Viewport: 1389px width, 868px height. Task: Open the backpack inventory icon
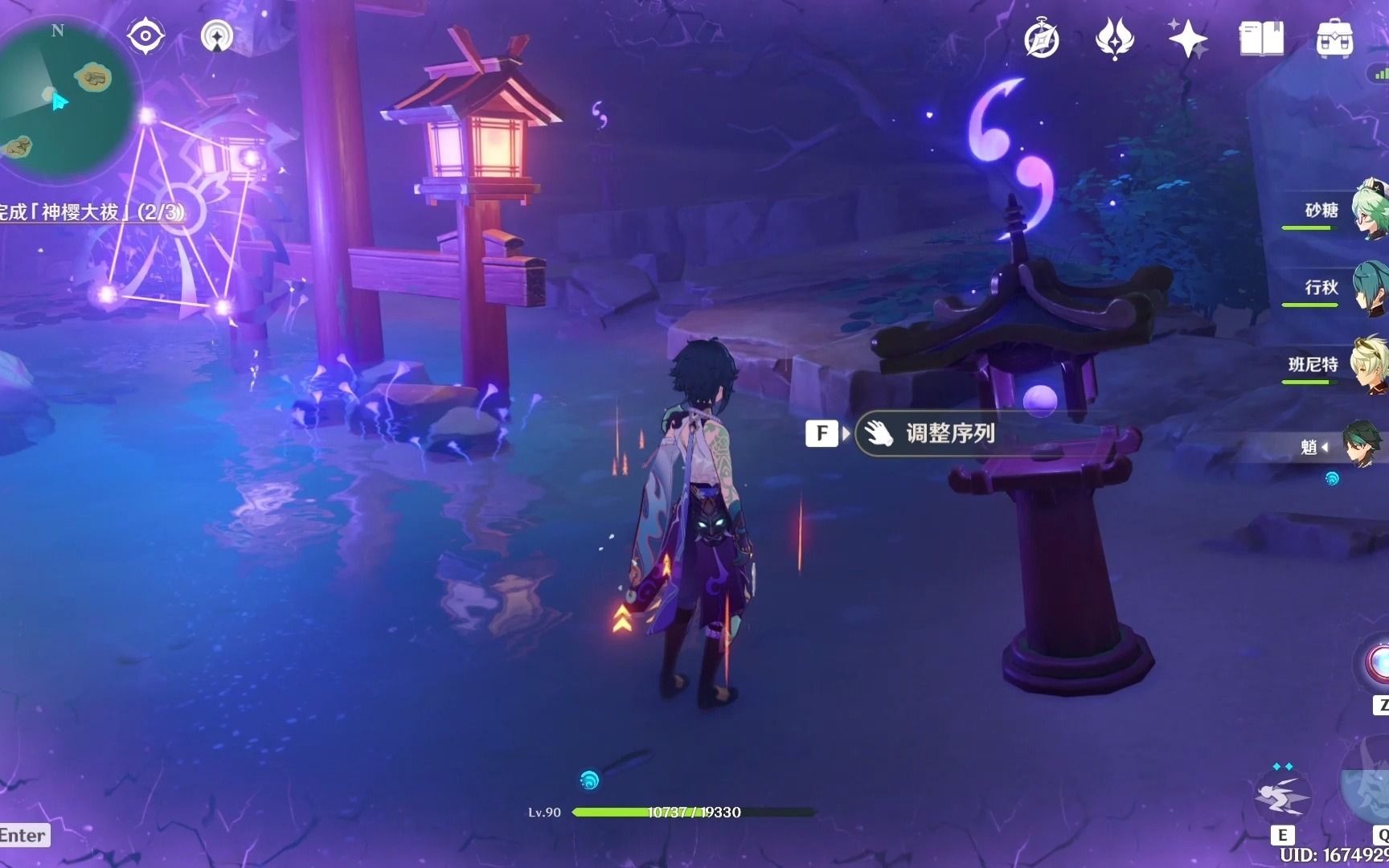pos(1336,37)
